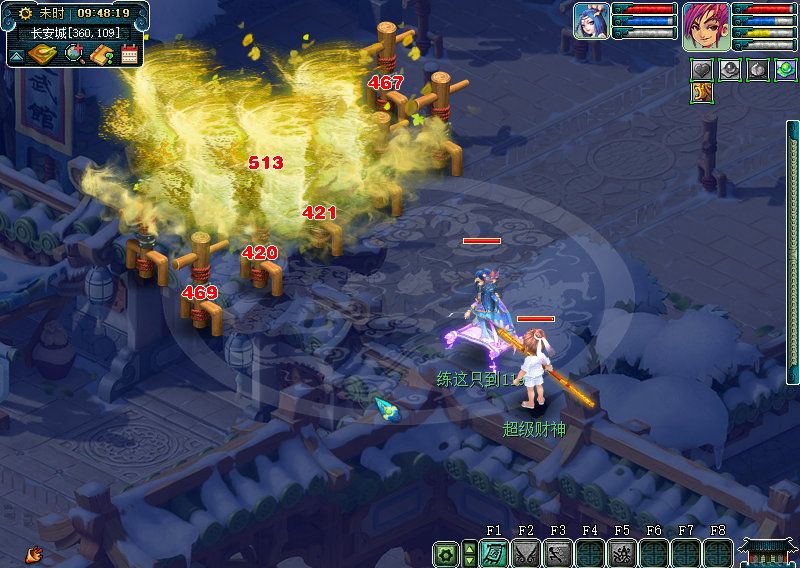This screenshot has width=800, height=568.
Task: Use the F1 flying carpet skill slot
Action: [x=494, y=553]
